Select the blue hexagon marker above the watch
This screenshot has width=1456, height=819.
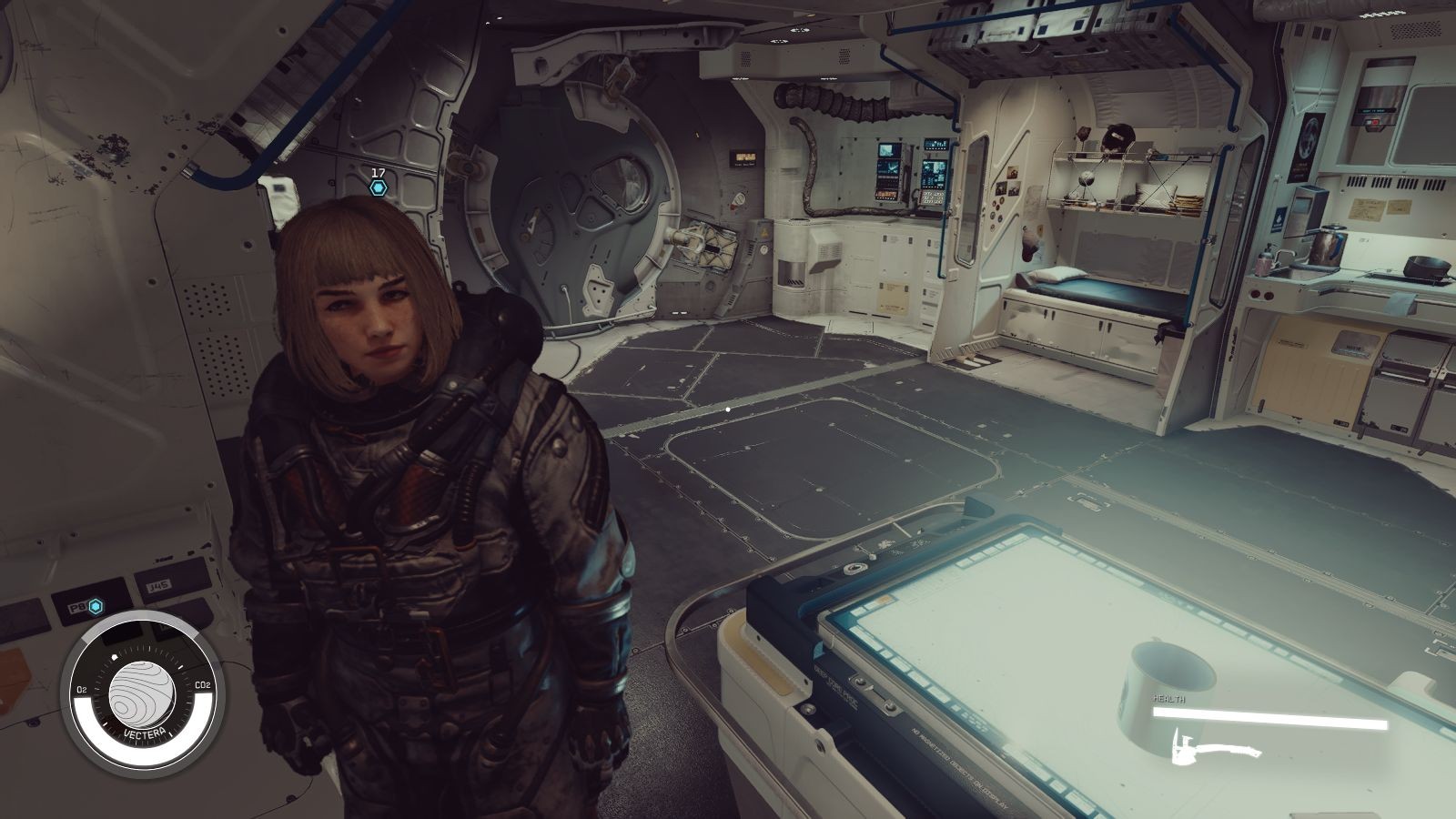pos(95,606)
